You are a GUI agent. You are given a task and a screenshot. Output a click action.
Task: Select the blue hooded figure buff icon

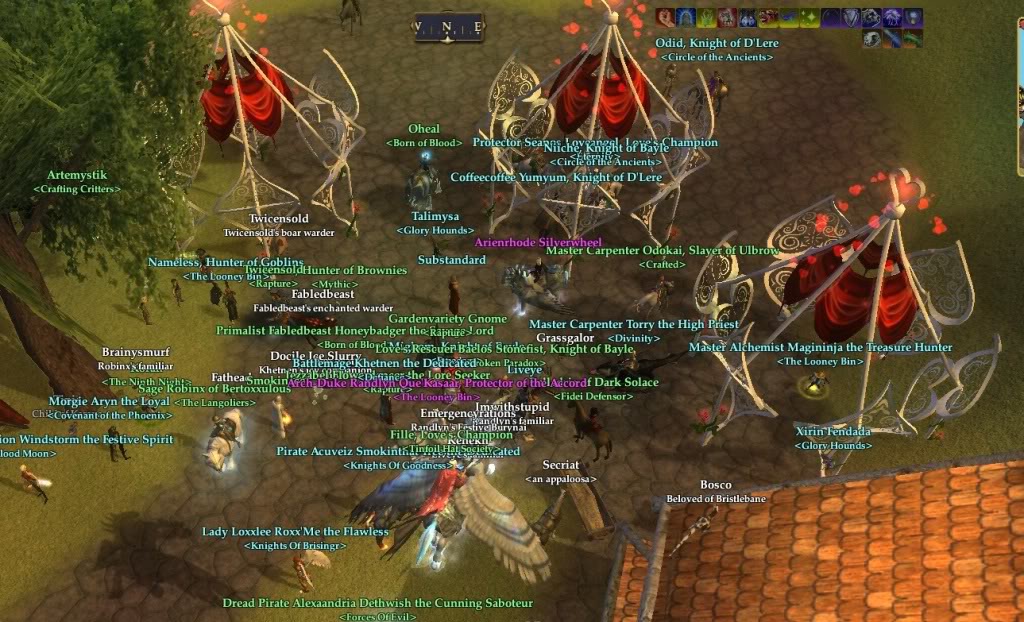pos(686,17)
